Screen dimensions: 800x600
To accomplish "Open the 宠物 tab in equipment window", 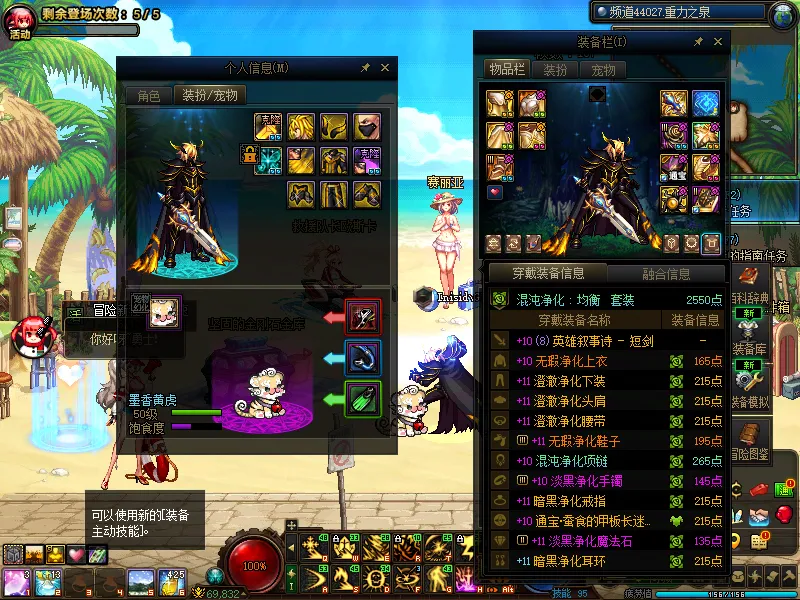I will (x=603, y=70).
